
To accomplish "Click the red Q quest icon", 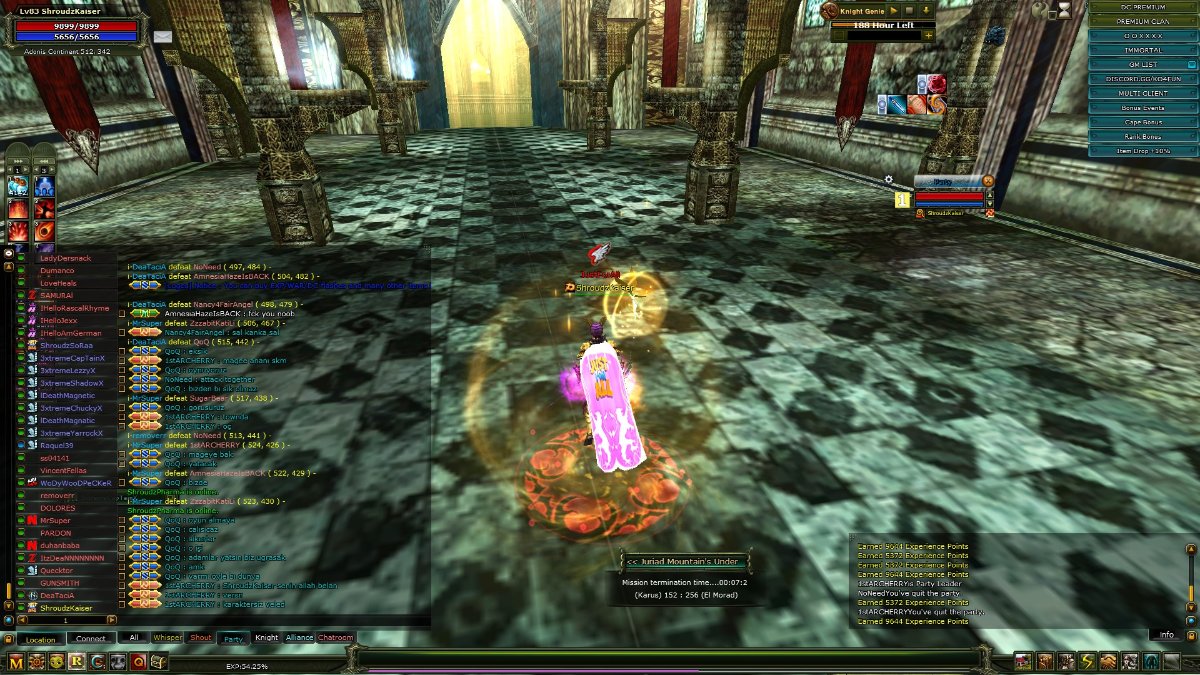I will (138, 661).
